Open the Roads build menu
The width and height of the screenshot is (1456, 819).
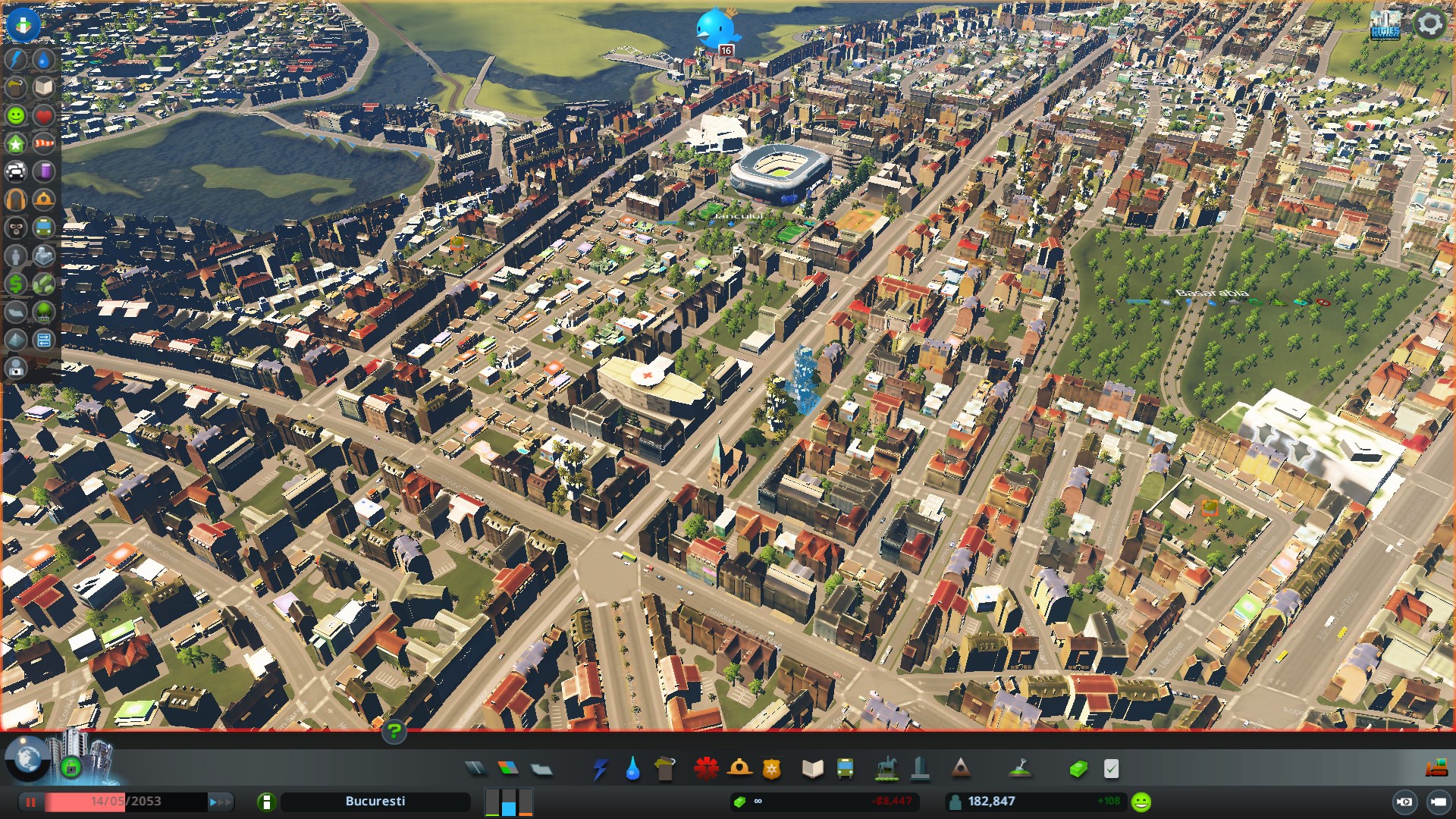coord(475,769)
